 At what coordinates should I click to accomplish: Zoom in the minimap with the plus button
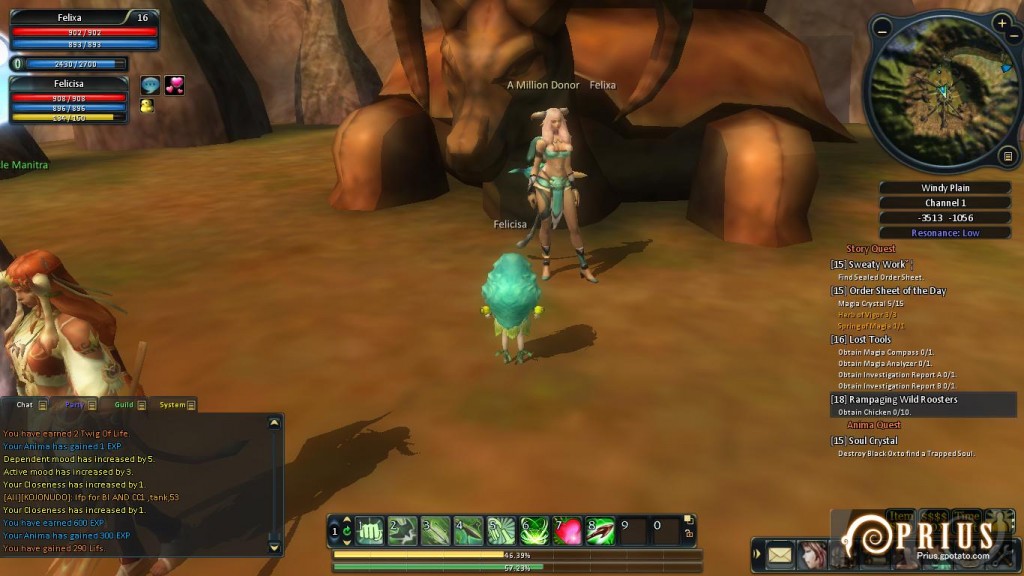click(1002, 22)
